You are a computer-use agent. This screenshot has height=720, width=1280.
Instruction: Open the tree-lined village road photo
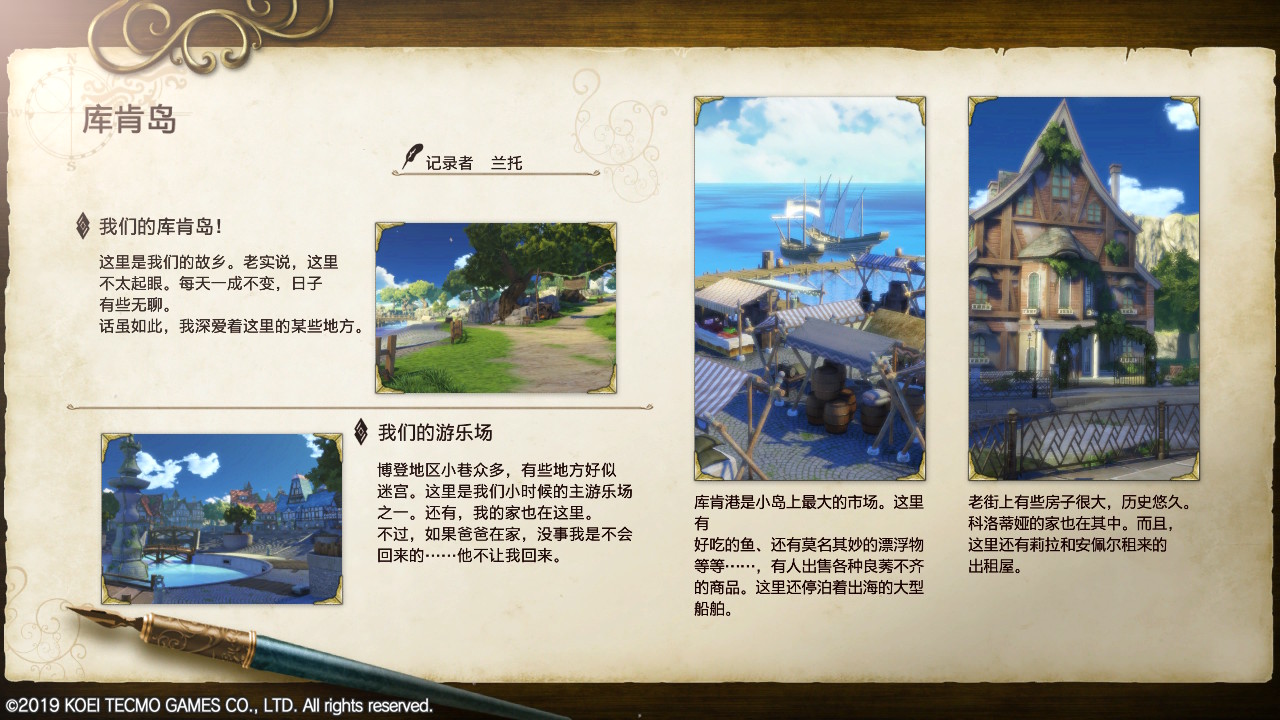(x=497, y=307)
